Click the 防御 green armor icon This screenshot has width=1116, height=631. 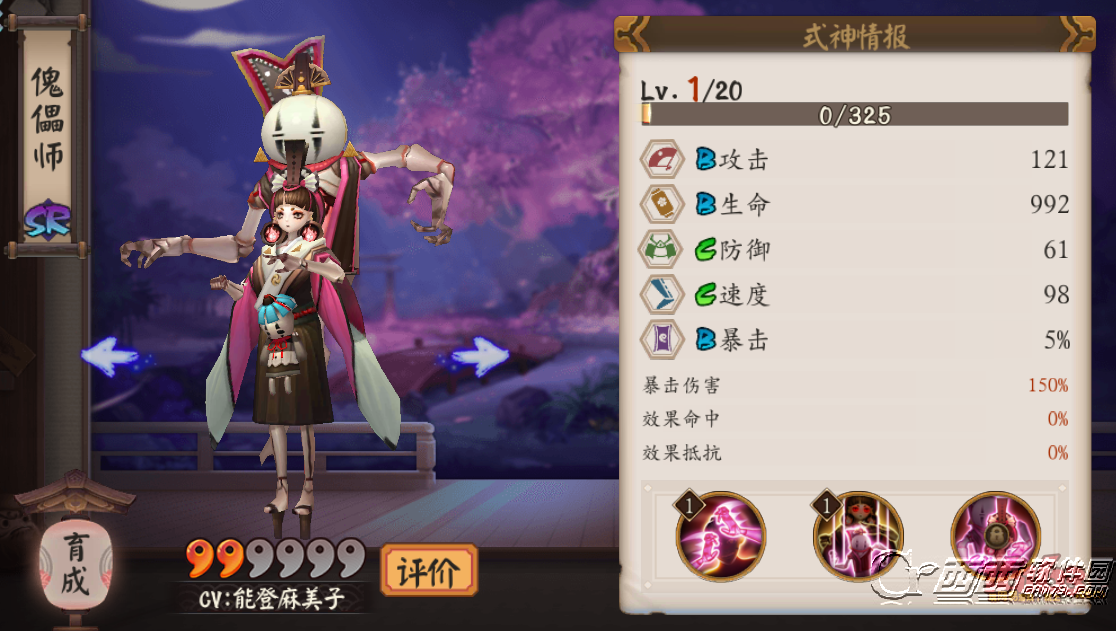tap(662, 250)
